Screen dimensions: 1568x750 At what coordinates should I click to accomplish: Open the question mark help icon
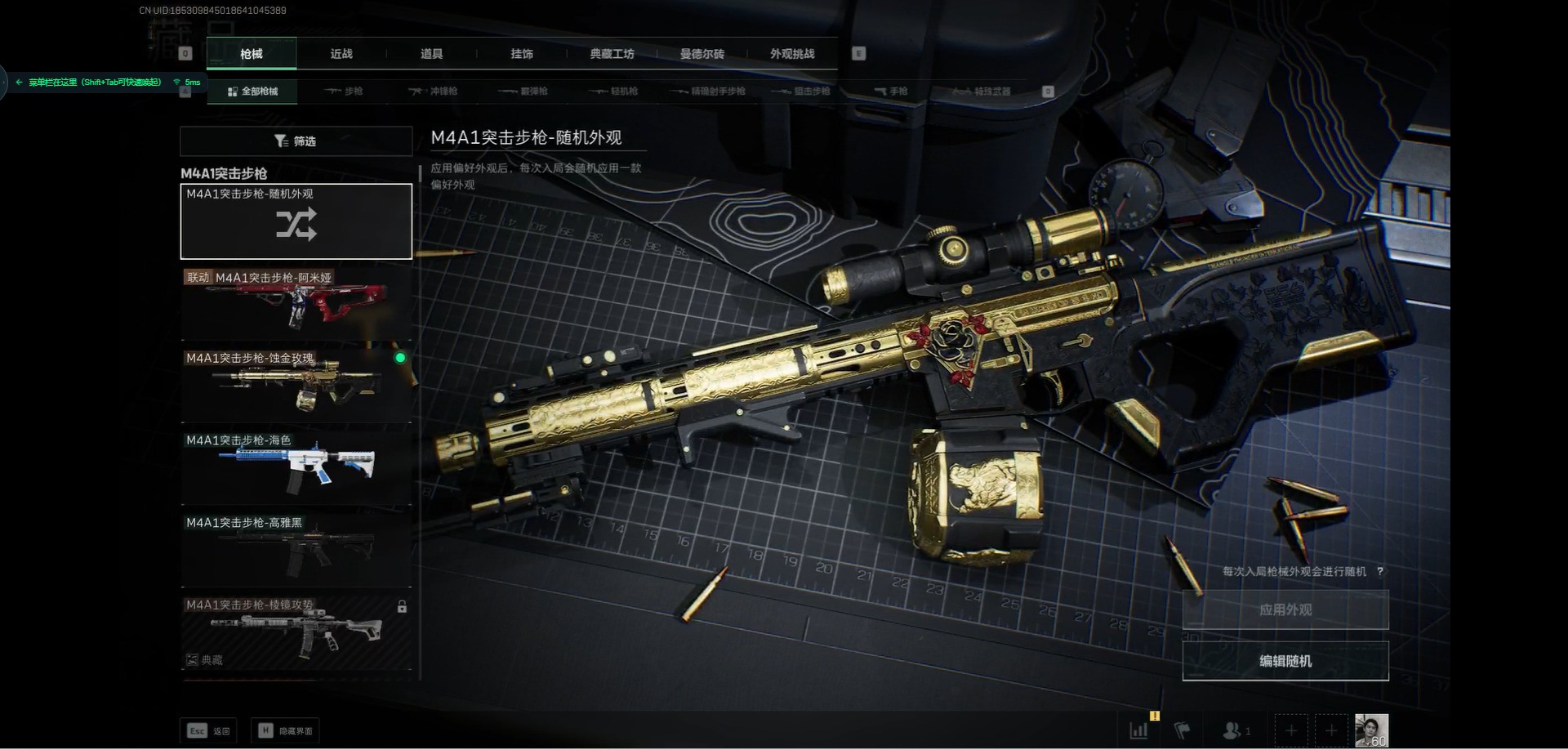point(1380,572)
